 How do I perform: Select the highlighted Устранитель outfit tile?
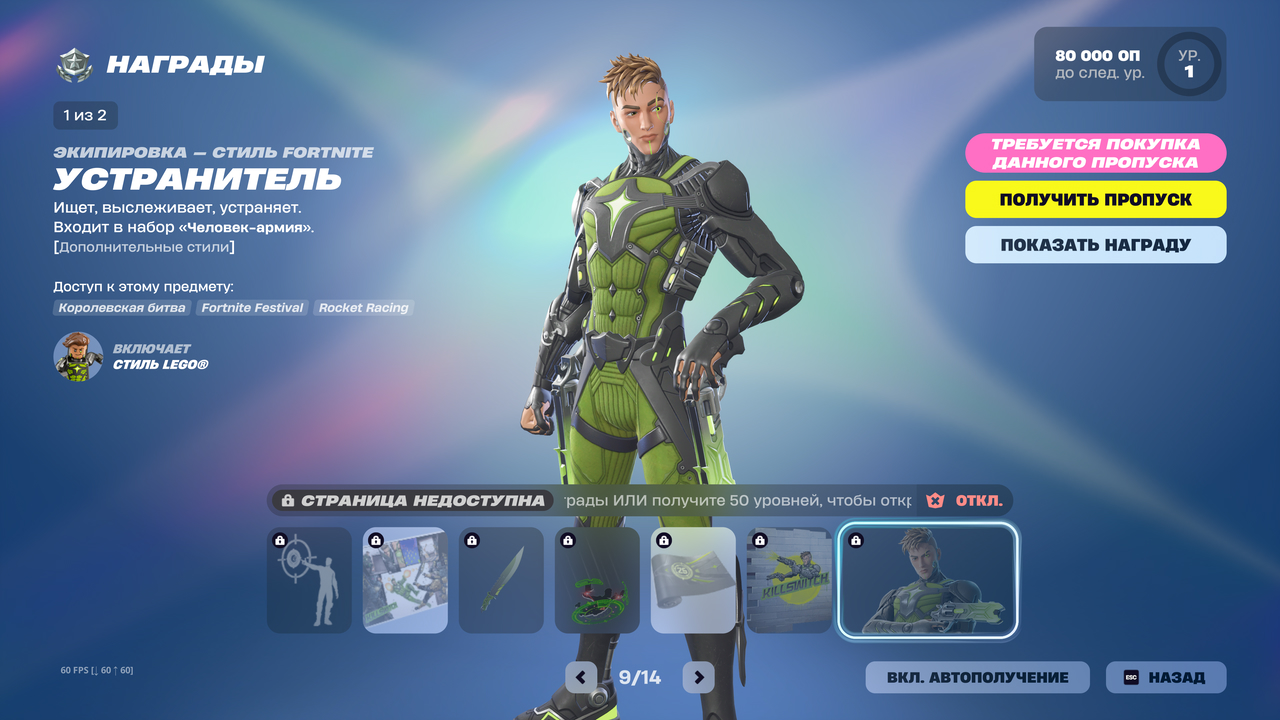pos(928,580)
